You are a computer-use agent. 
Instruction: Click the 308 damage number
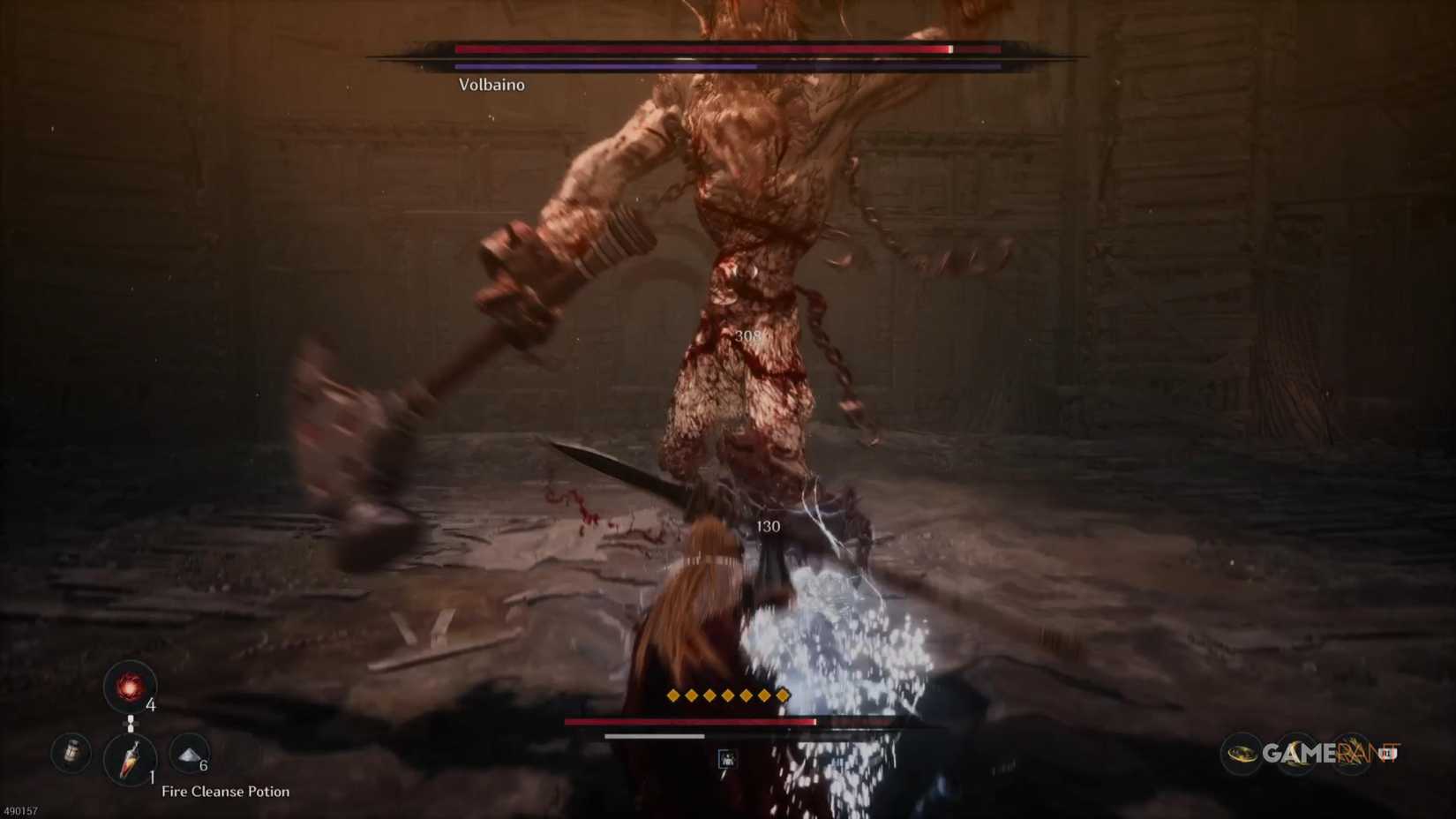pos(748,334)
